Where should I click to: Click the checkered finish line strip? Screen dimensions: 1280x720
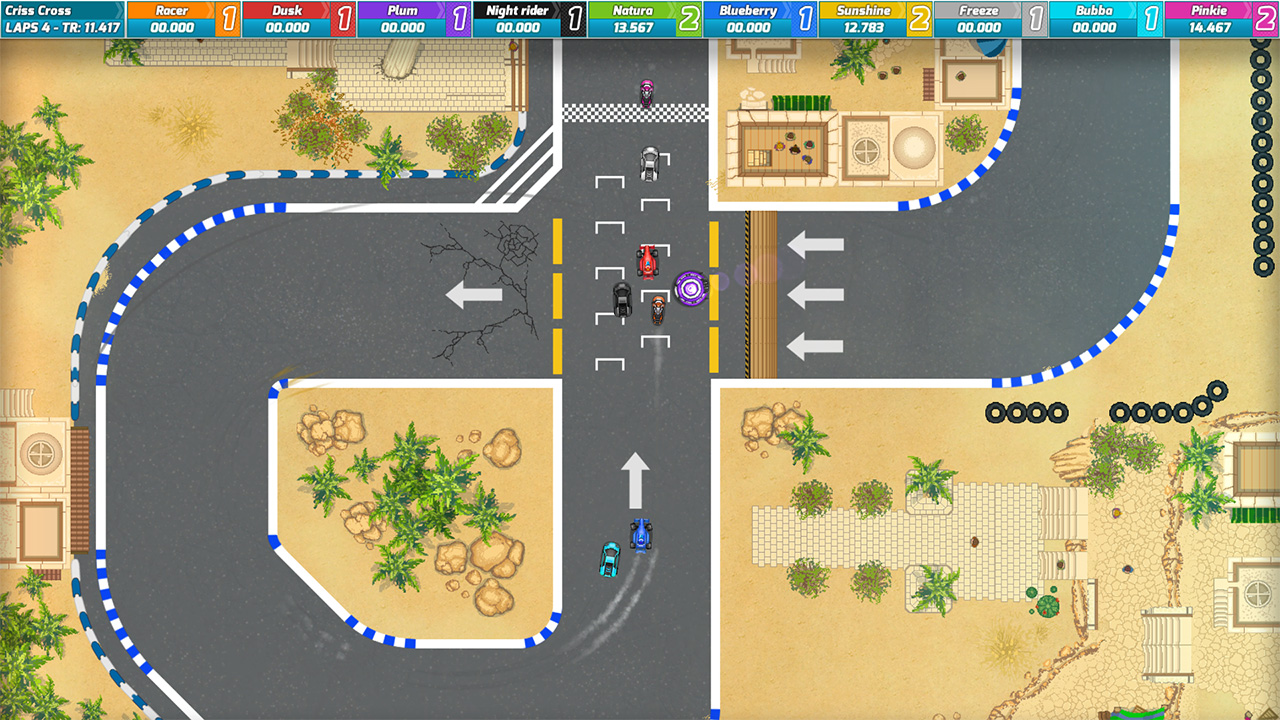coord(620,110)
